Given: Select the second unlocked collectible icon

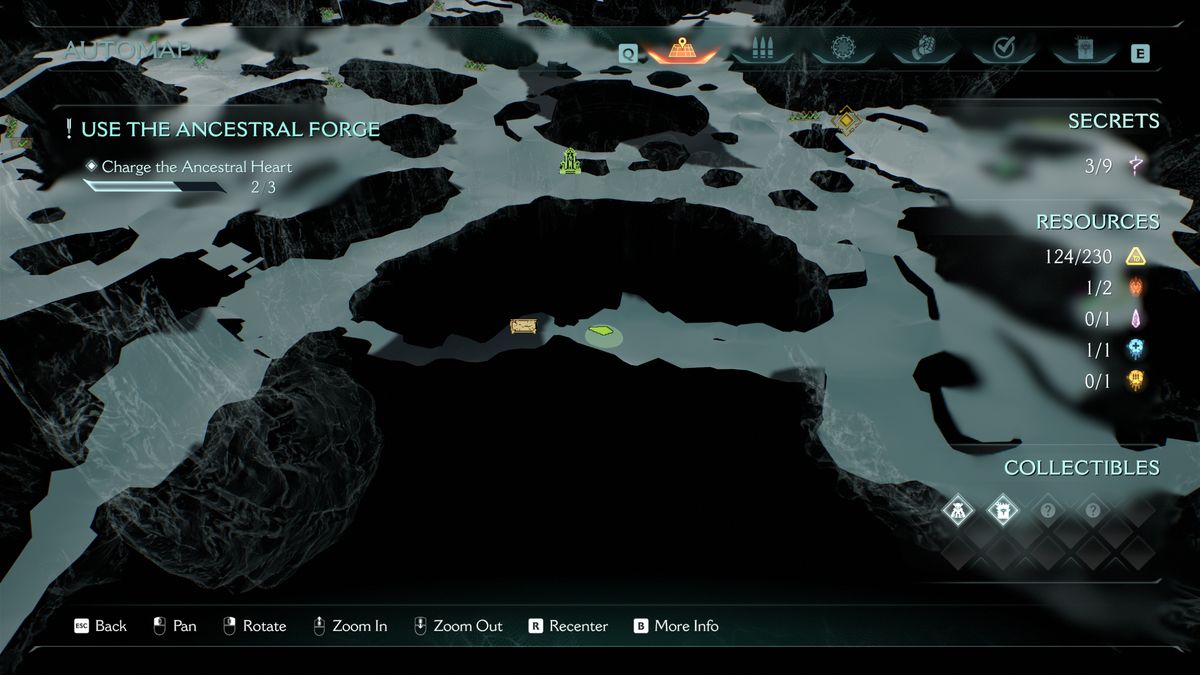Looking at the screenshot, I should point(1003,511).
